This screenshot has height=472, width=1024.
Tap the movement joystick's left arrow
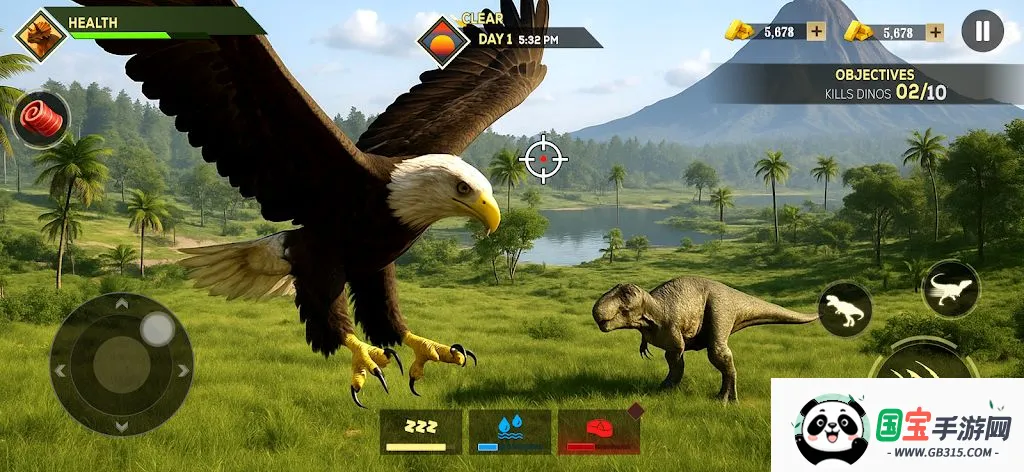click(x=60, y=371)
